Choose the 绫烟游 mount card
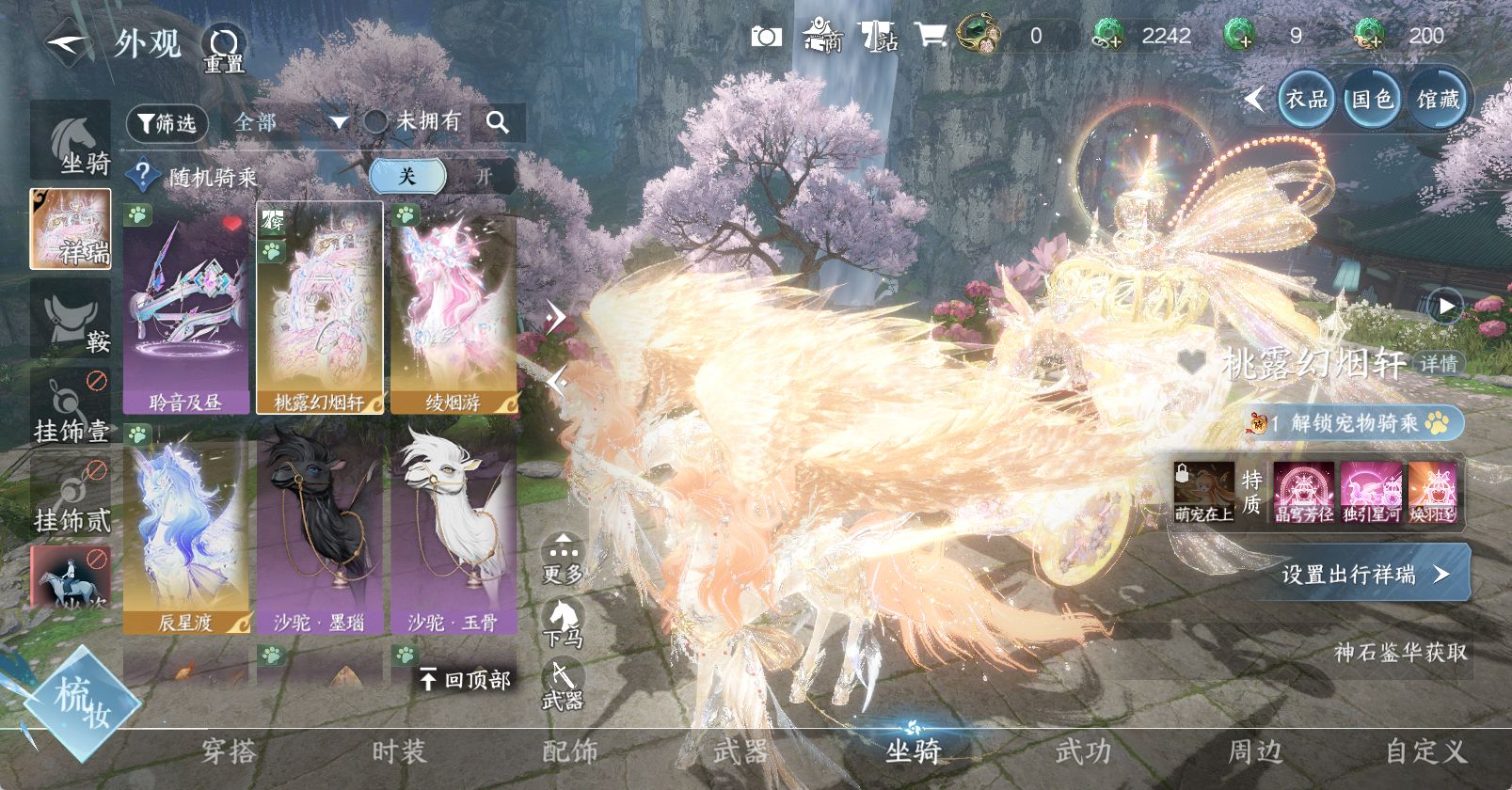Image resolution: width=1512 pixels, height=790 pixels. (454, 308)
